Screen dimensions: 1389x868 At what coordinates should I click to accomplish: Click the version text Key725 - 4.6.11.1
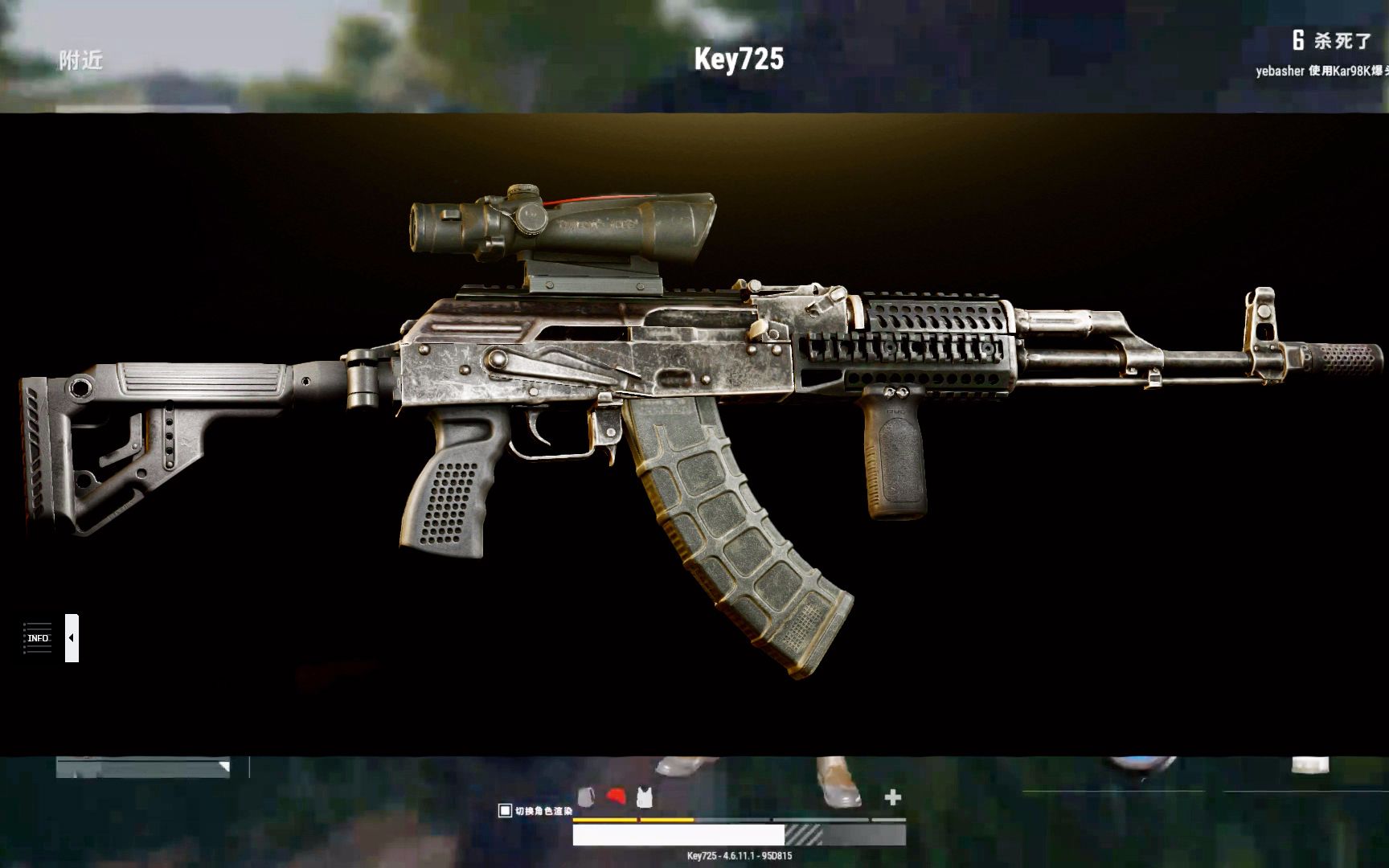(x=741, y=856)
